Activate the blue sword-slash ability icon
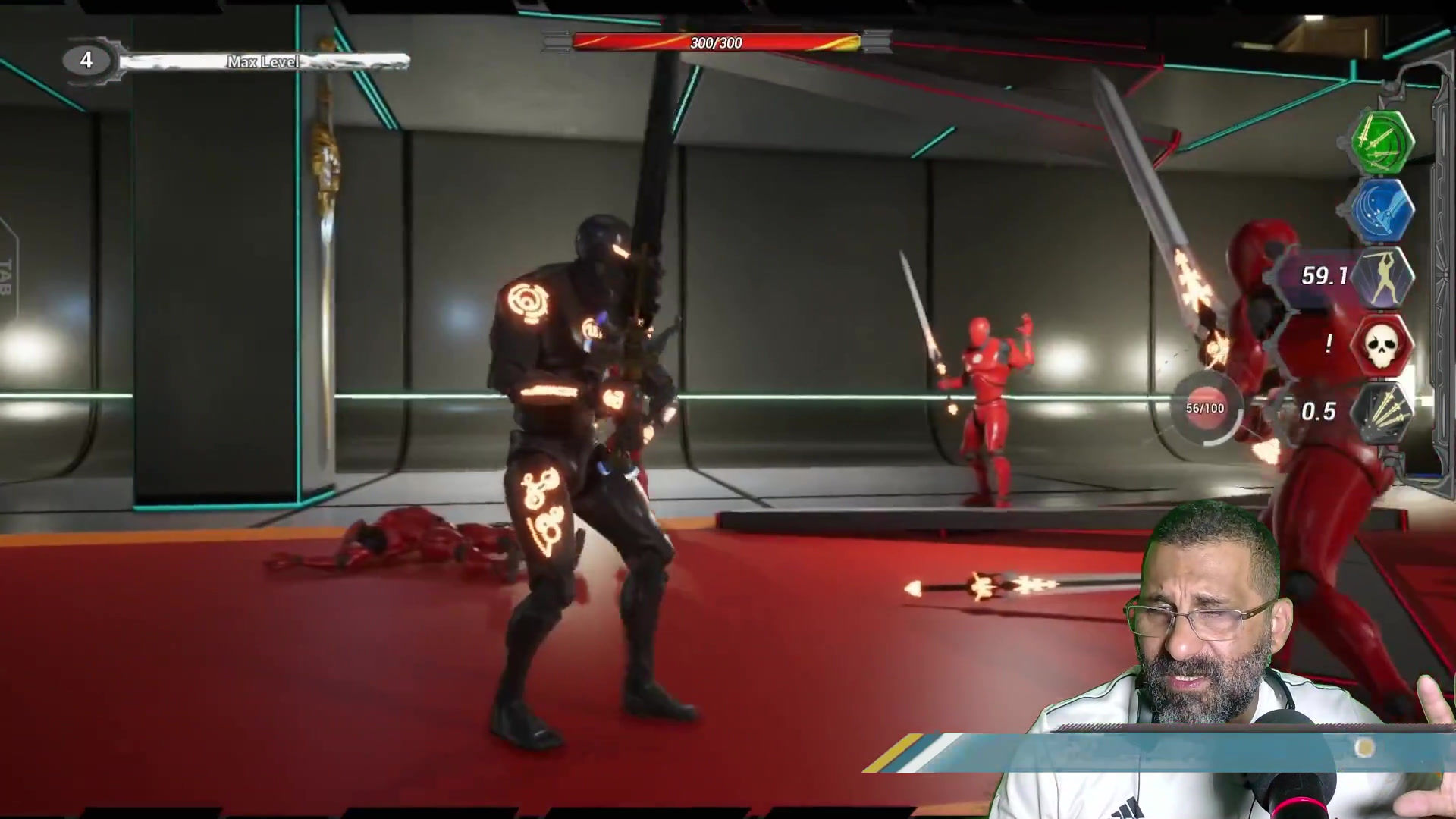The width and height of the screenshot is (1456, 819). 1382,212
